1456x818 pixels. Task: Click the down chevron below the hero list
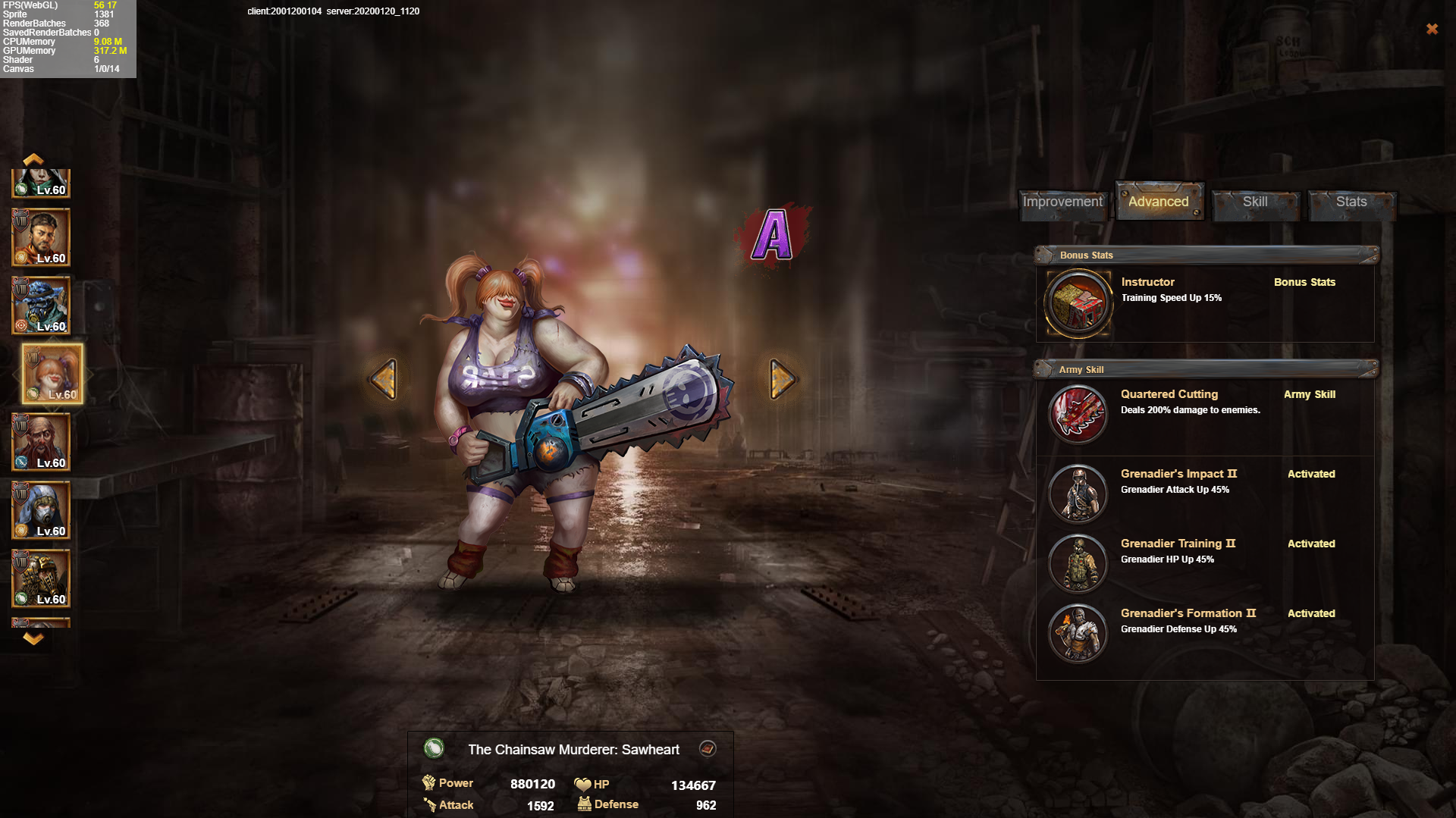(33, 638)
